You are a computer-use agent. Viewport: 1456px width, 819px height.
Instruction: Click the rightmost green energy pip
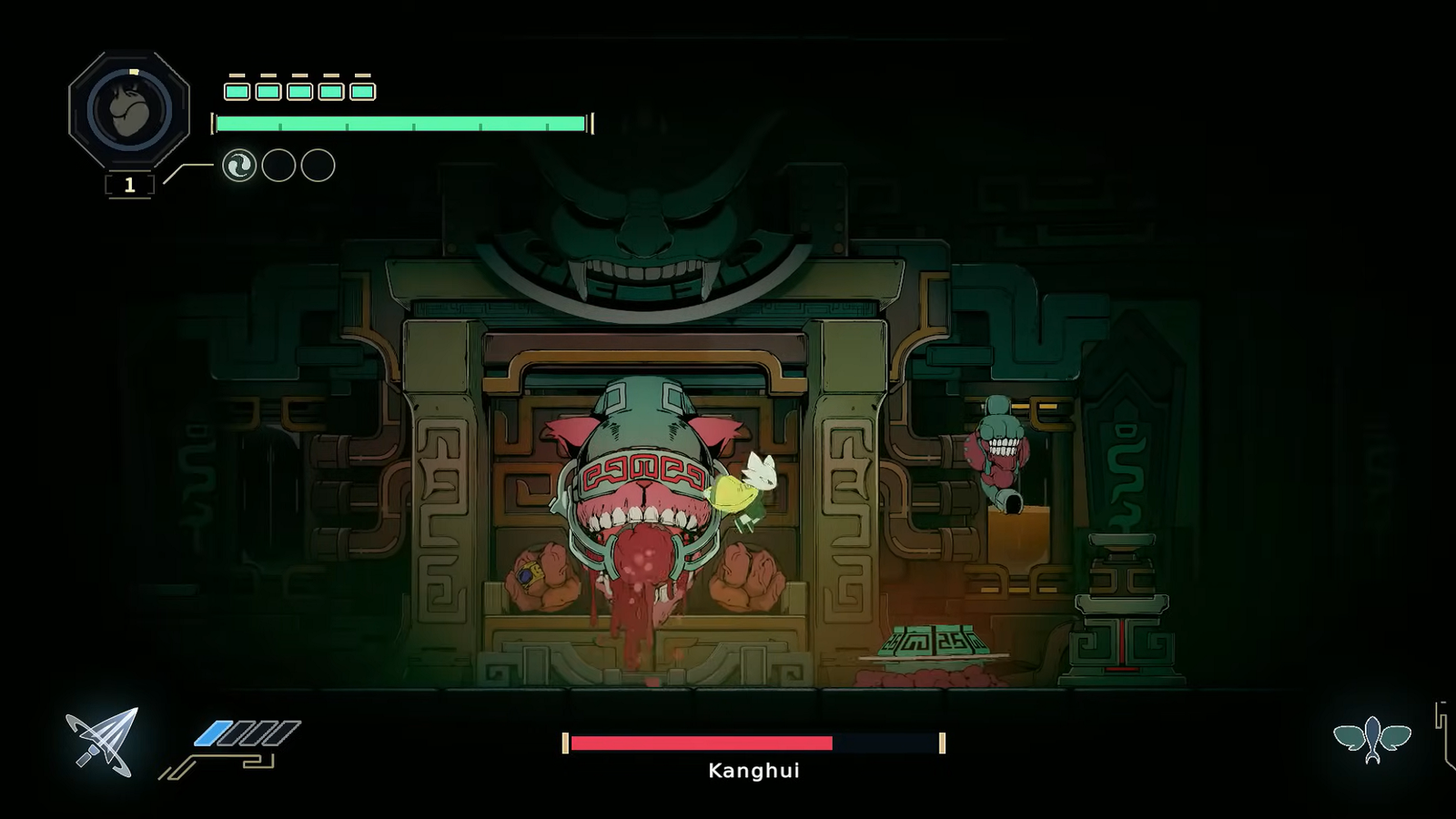[361, 91]
